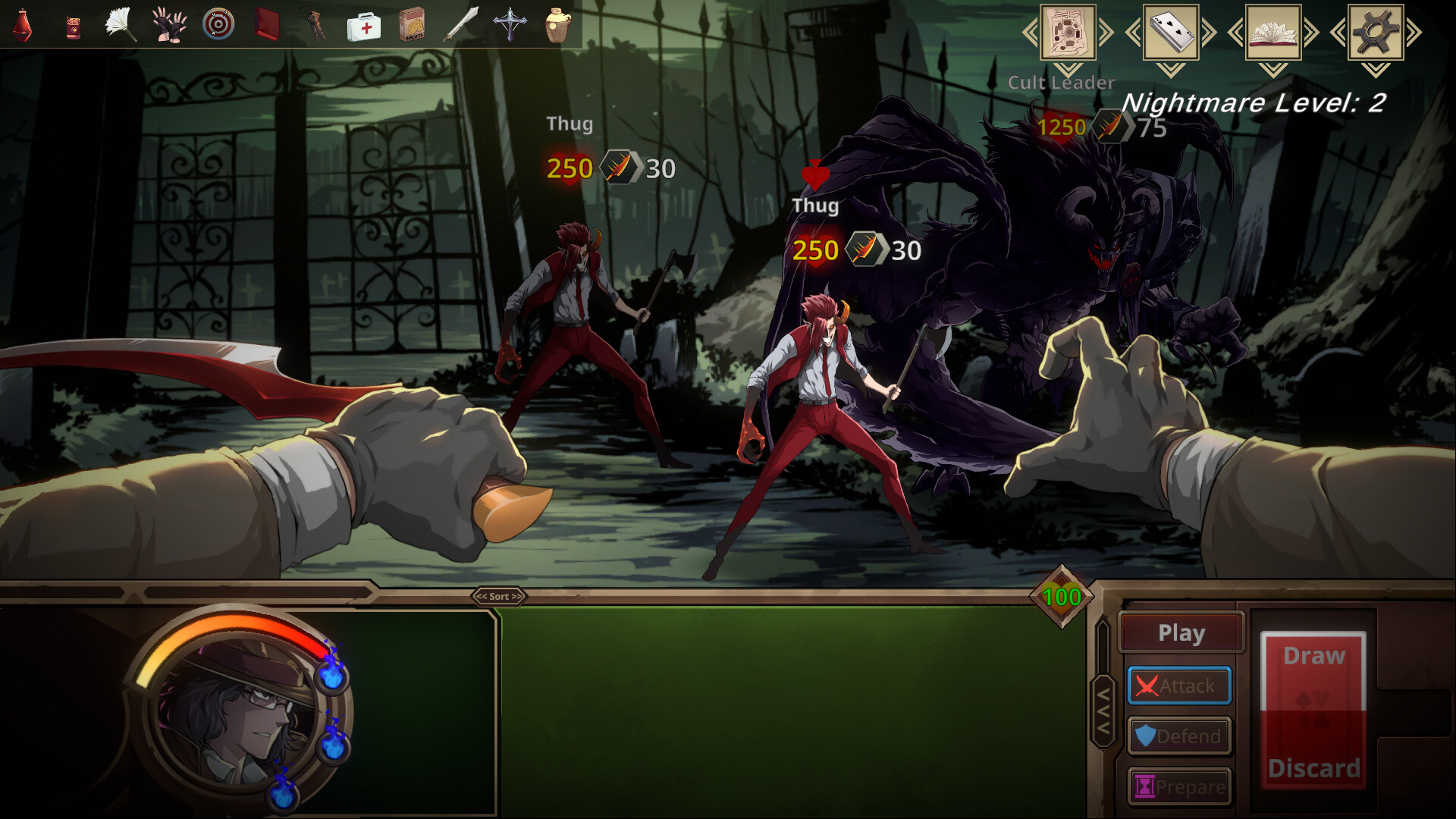Select the biscuits box item

412,25
